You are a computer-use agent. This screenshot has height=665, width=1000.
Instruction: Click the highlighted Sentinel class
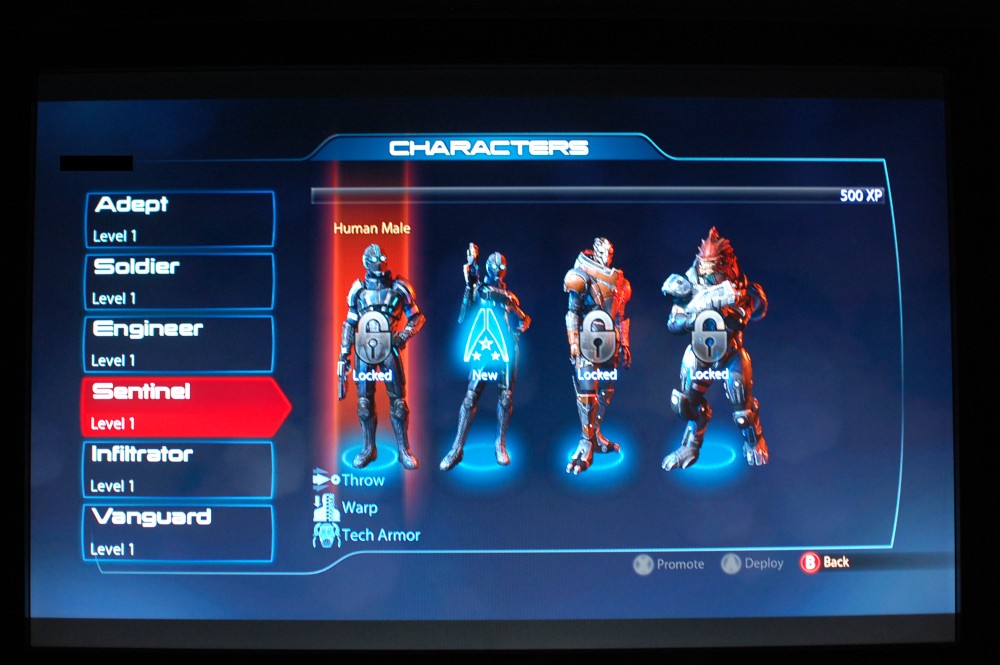pos(179,406)
